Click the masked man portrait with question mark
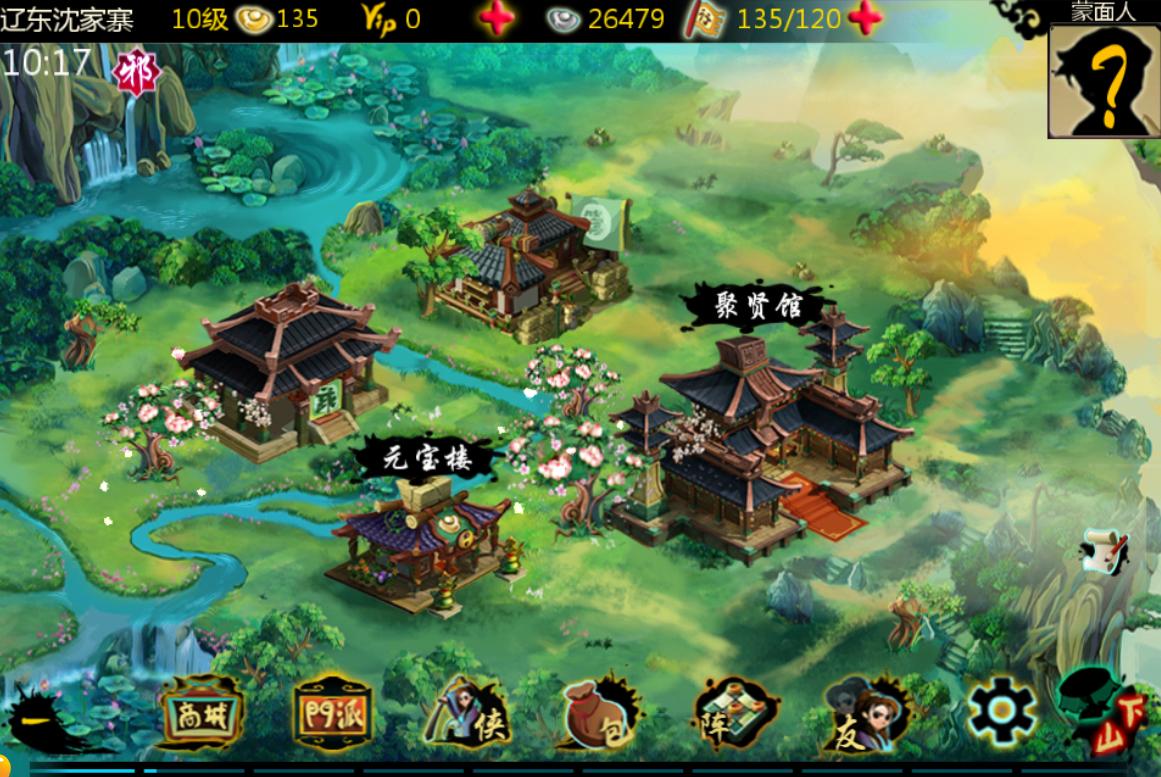Screen dimensions: 1161x777 (x=1104, y=81)
